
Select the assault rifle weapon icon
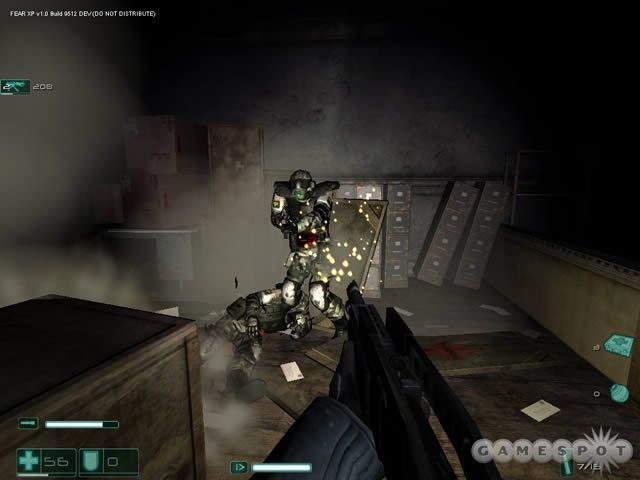click(x=15, y=87)
